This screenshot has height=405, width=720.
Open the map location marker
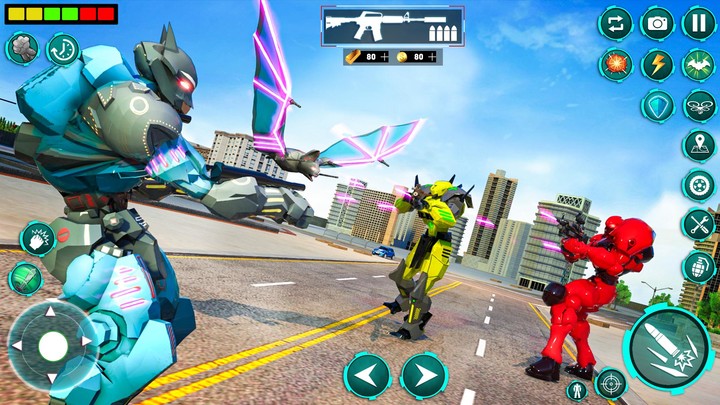pyautogui.click(x=699, y=145)
